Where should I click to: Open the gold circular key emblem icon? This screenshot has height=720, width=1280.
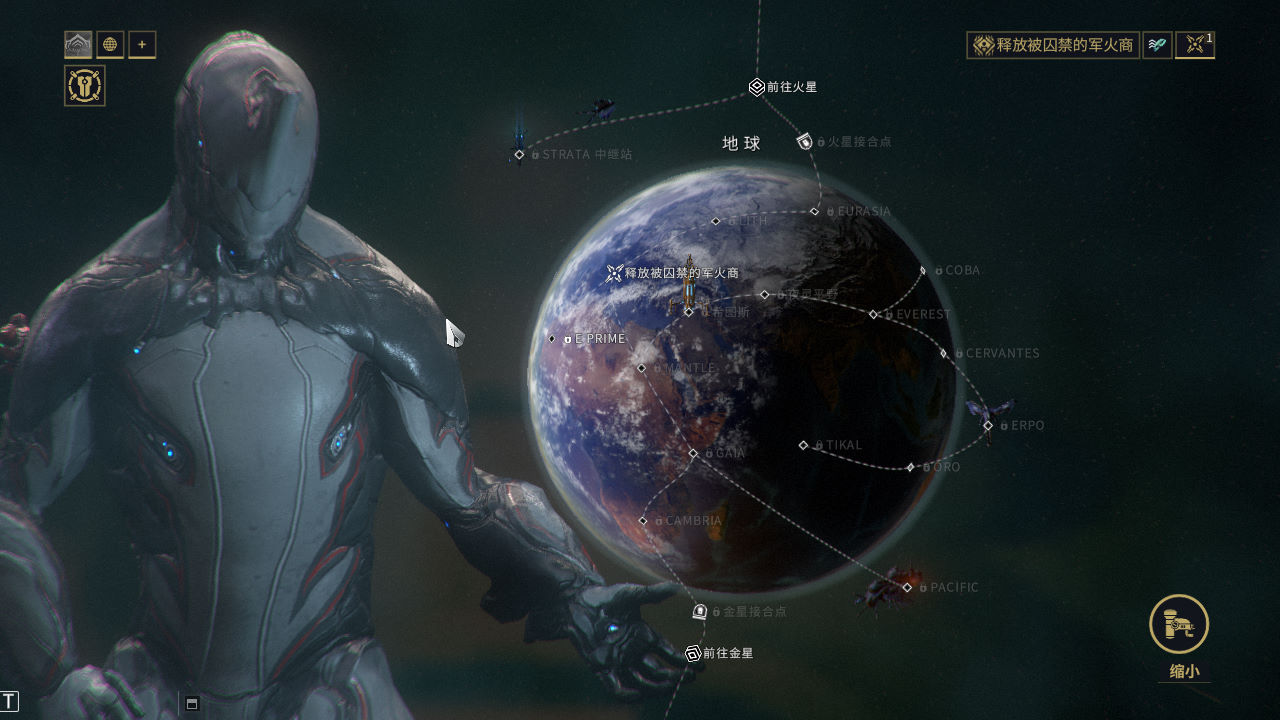(85, 86)
